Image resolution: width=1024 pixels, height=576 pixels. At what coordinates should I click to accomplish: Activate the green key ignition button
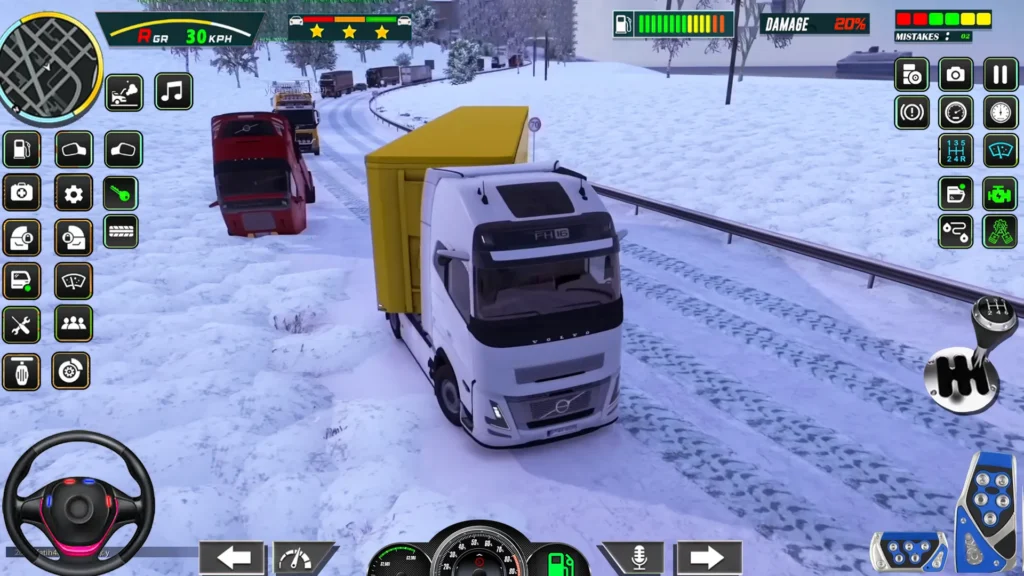[121, 193]
